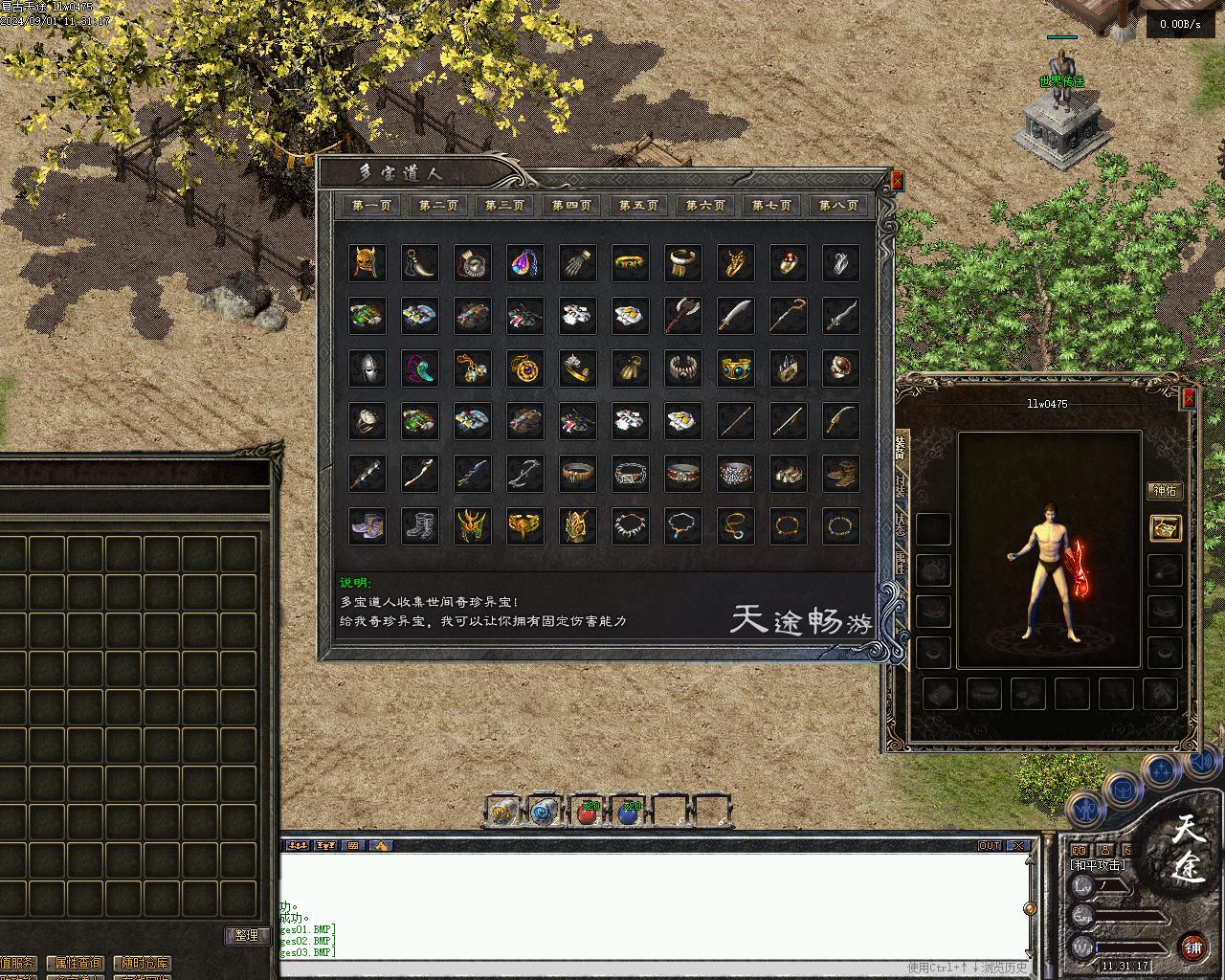Close the 多宝道人 treasure window
The width and height of the screenshot is (1225, 980).
[x=897, y=180]
